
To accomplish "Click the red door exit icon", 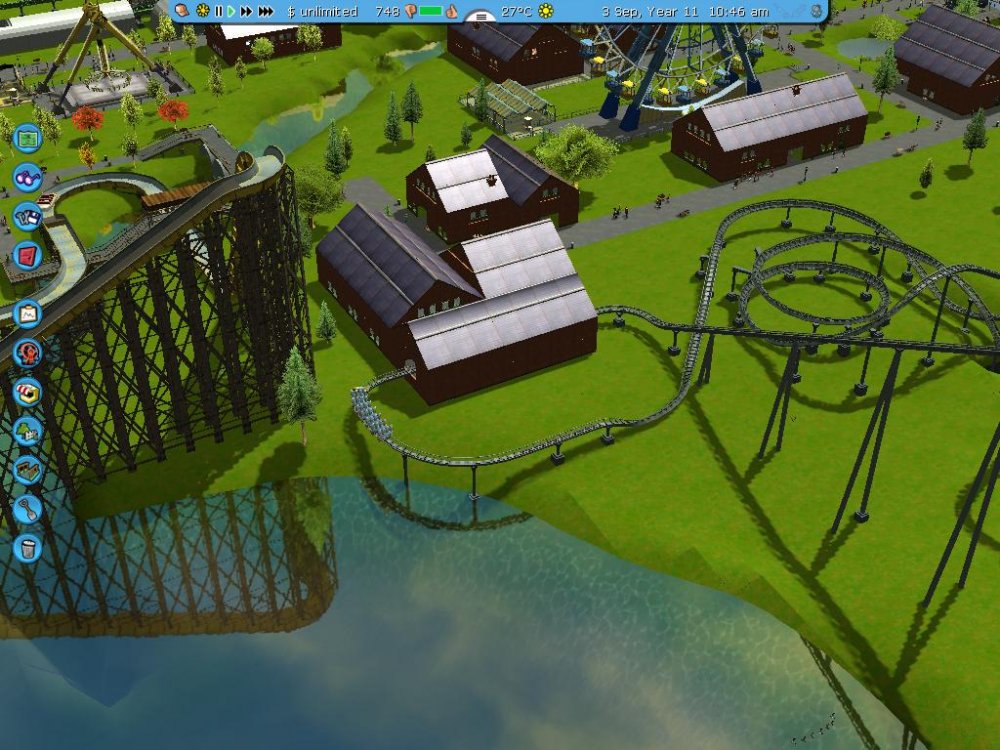I will pos(27,255).
